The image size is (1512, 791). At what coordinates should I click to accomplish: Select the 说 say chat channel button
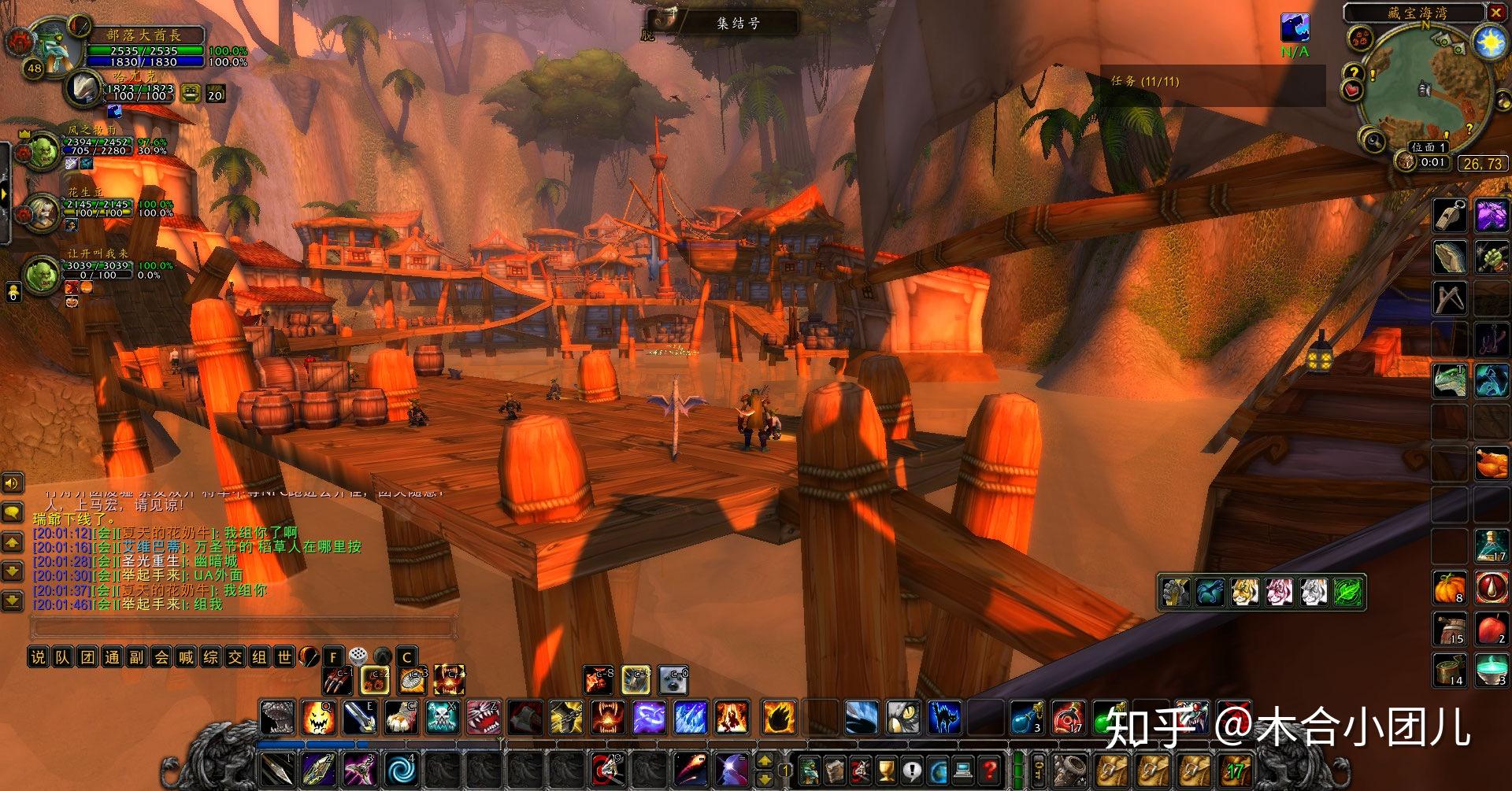click(x=38, y=657)
